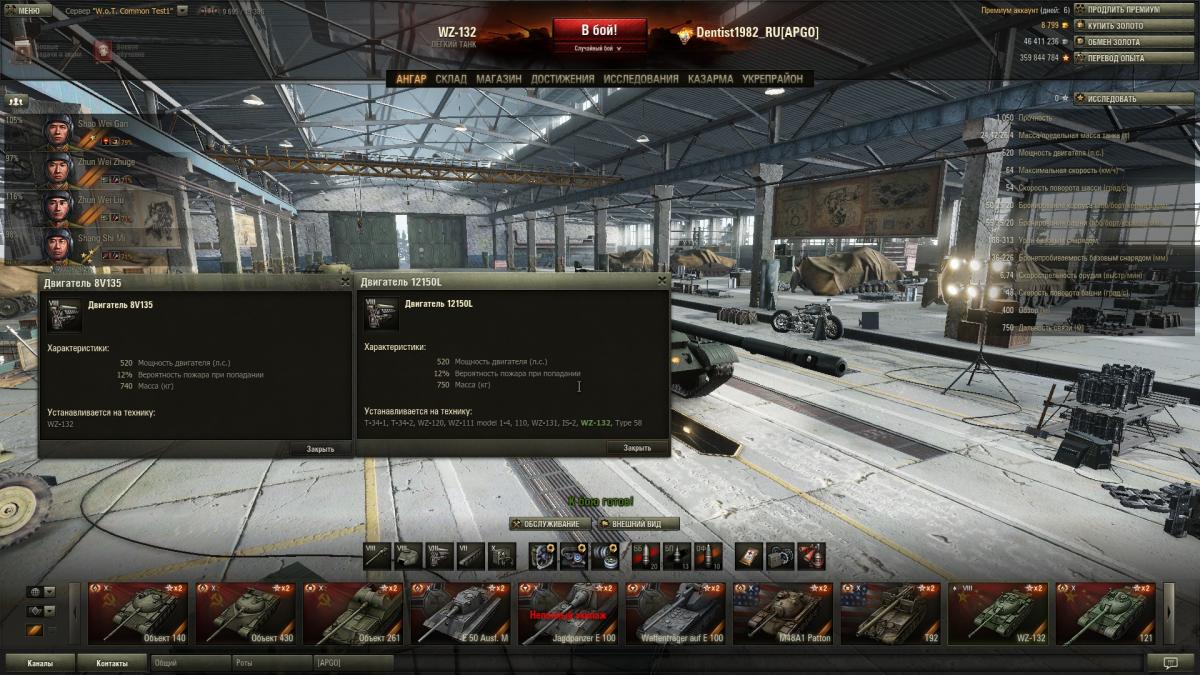Open the Укрепрайон tab
The height and width of the screenshot is (675, 1200).
(x=771, y=79)
